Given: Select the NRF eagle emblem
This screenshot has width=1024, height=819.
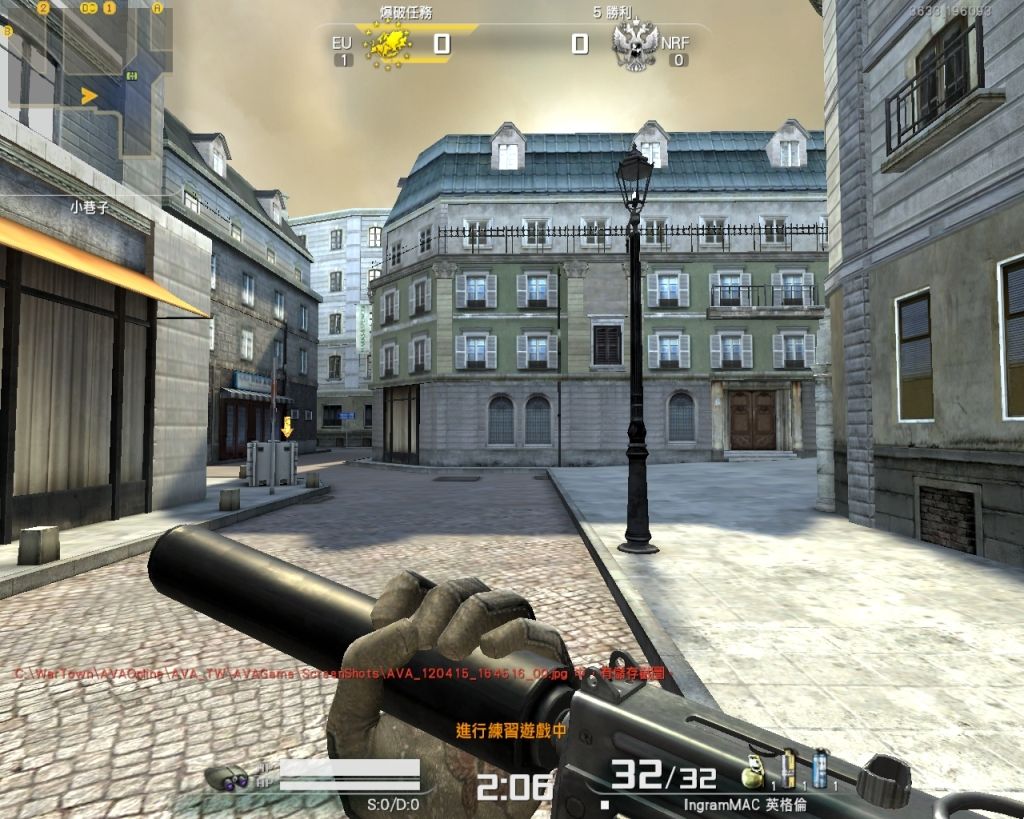Looking at the screenshot, I should click(x=635, y=46).
